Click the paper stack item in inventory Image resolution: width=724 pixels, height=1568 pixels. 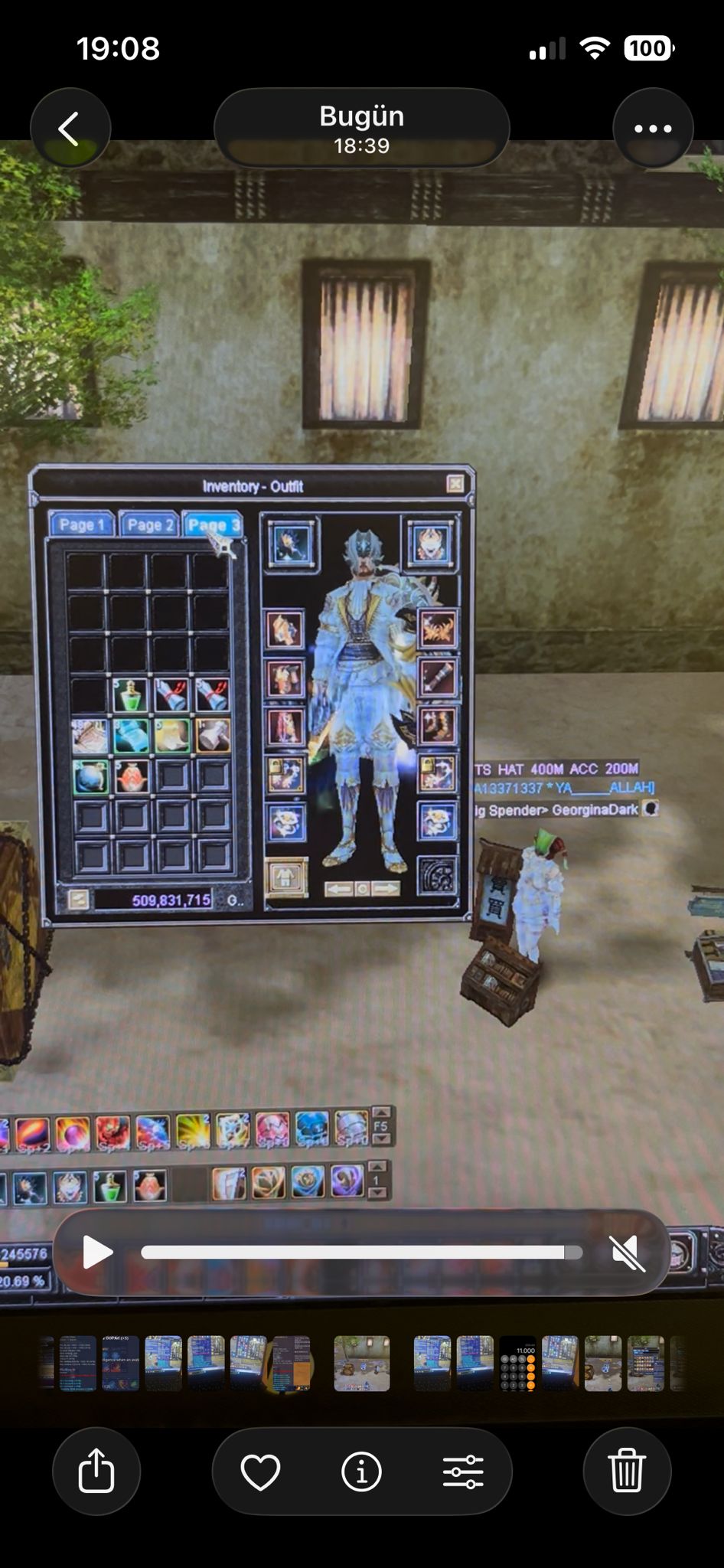tap(89, 736)
